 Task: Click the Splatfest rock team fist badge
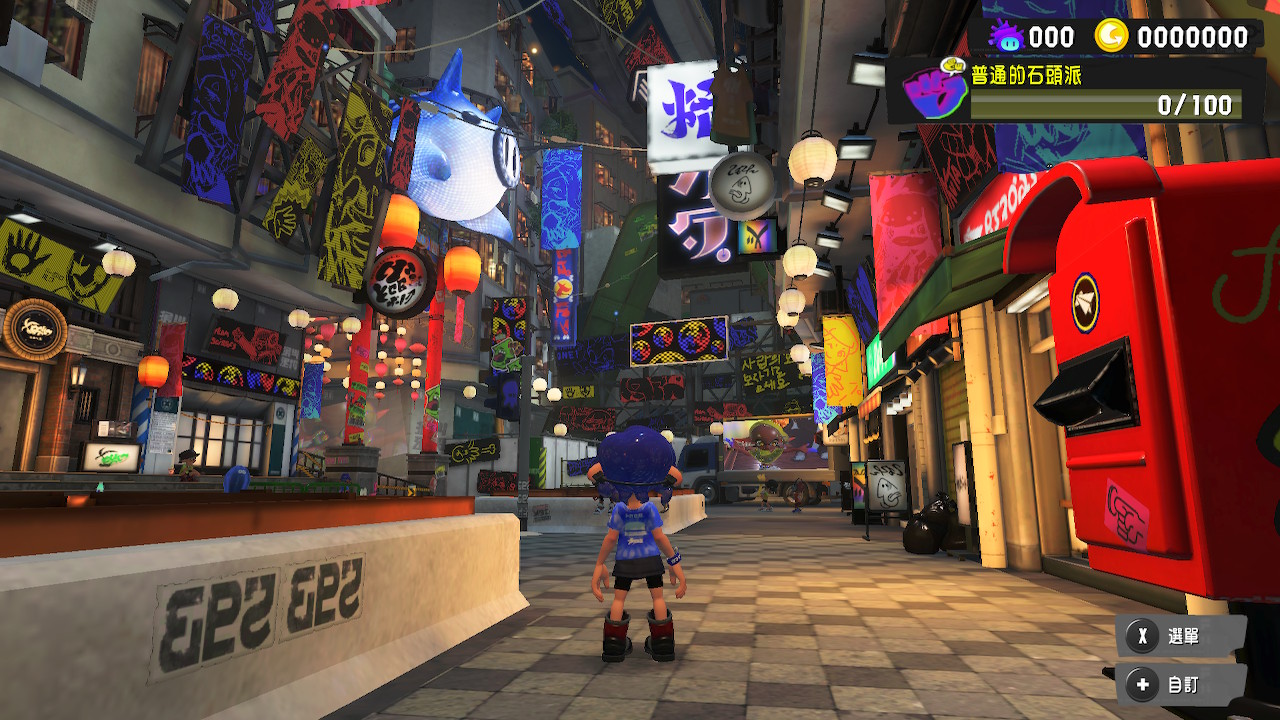tap(931, 92)
